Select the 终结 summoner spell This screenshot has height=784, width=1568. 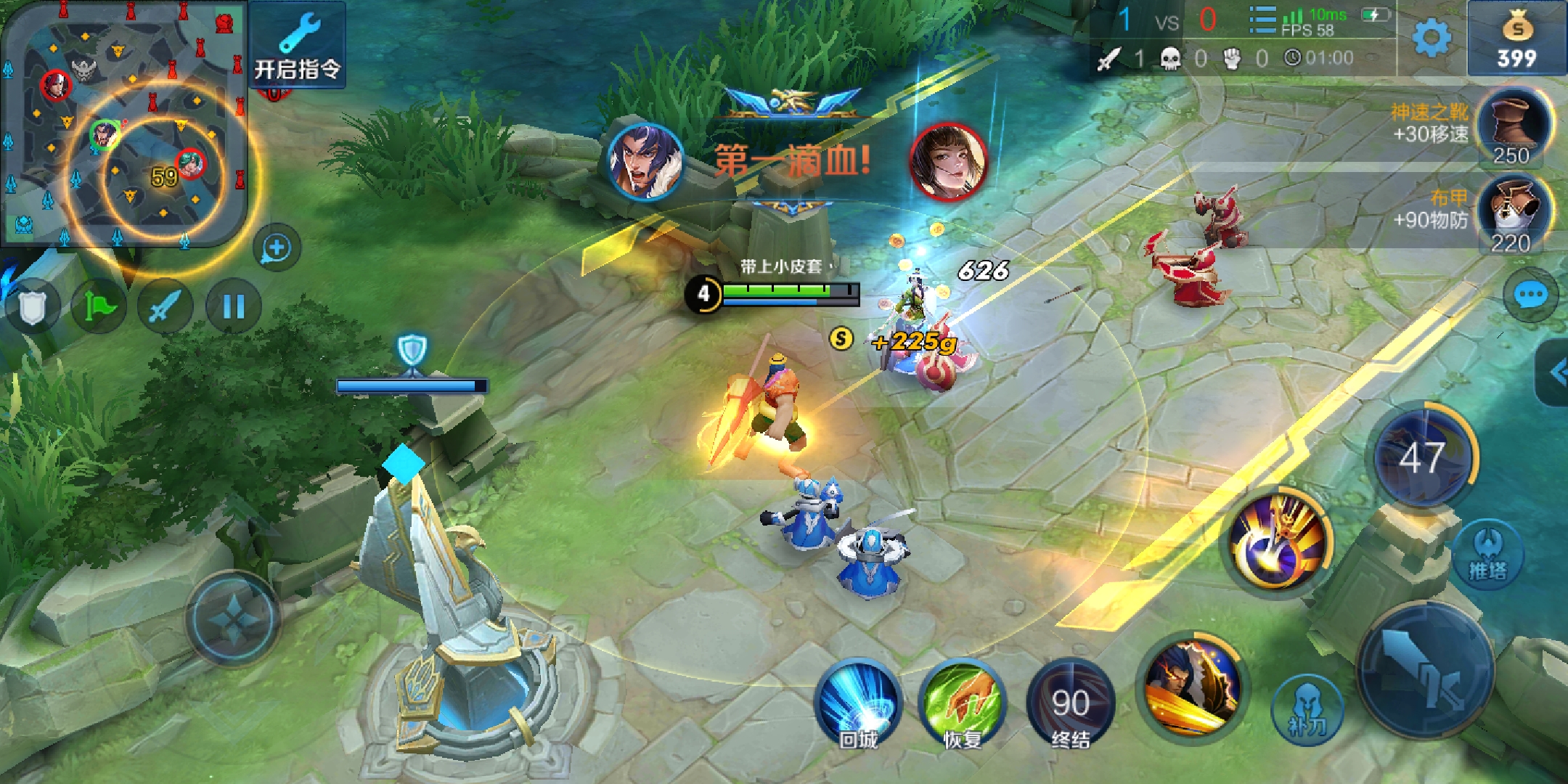[x=1070, y=704]
